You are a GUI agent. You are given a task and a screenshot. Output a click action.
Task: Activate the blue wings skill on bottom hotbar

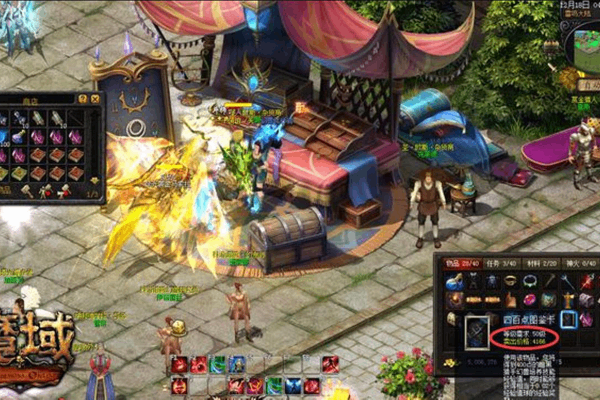pyautogui.click(x=294, y=385)
